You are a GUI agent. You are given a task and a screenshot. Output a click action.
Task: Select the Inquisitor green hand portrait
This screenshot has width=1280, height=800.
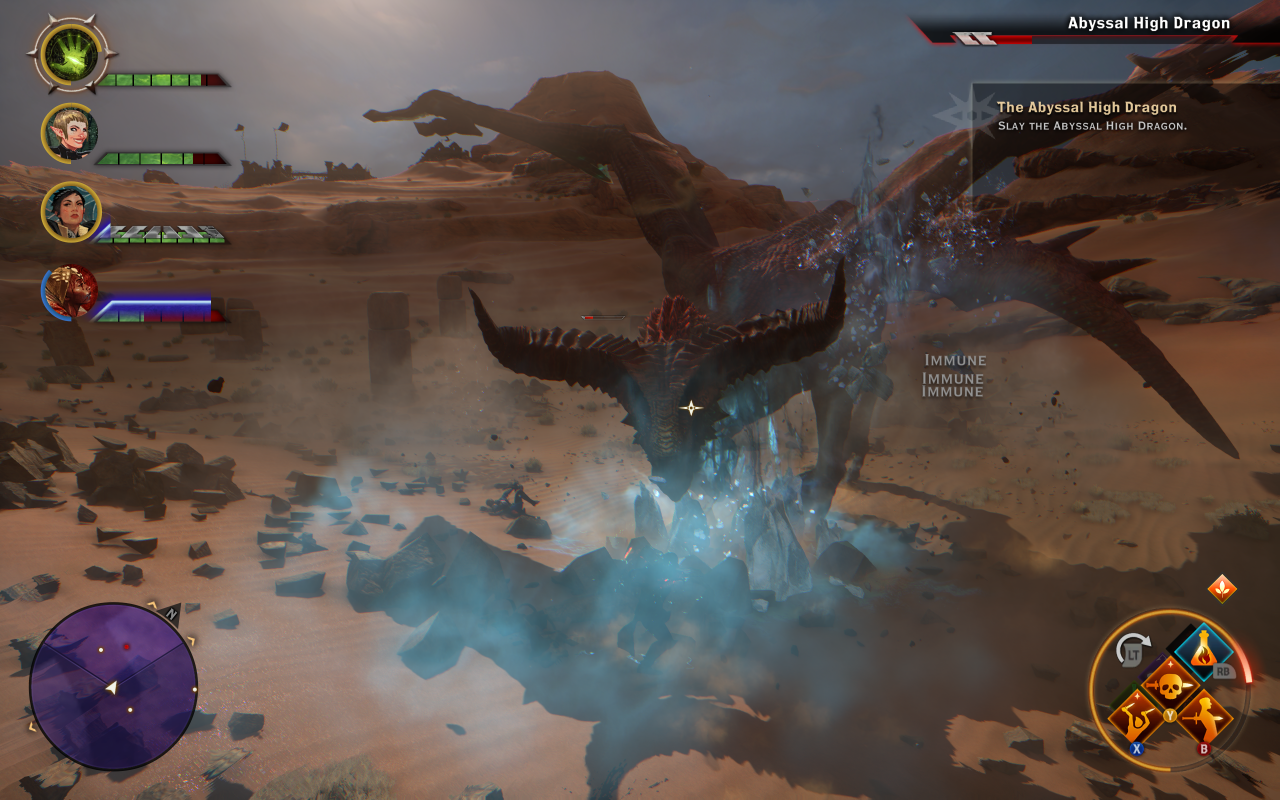click(71, 56)
